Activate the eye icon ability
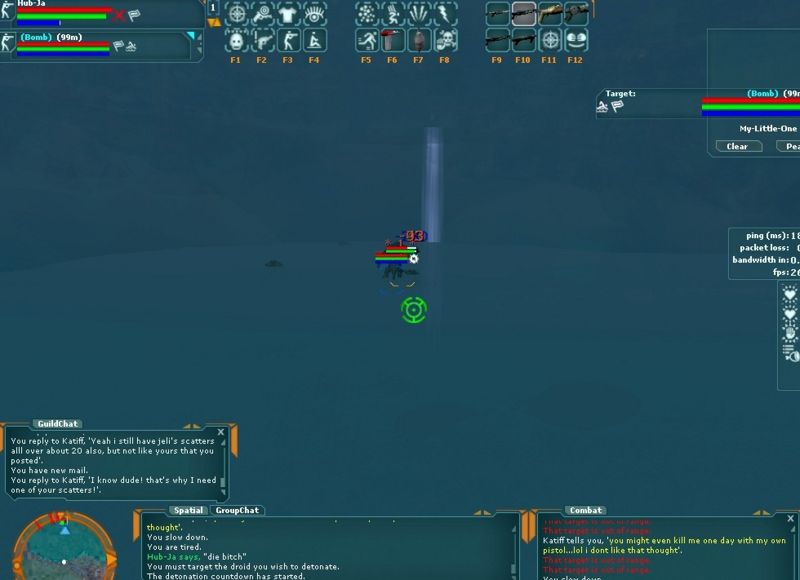Viewport: 800px width, 580px height. [x=314, y=14]
